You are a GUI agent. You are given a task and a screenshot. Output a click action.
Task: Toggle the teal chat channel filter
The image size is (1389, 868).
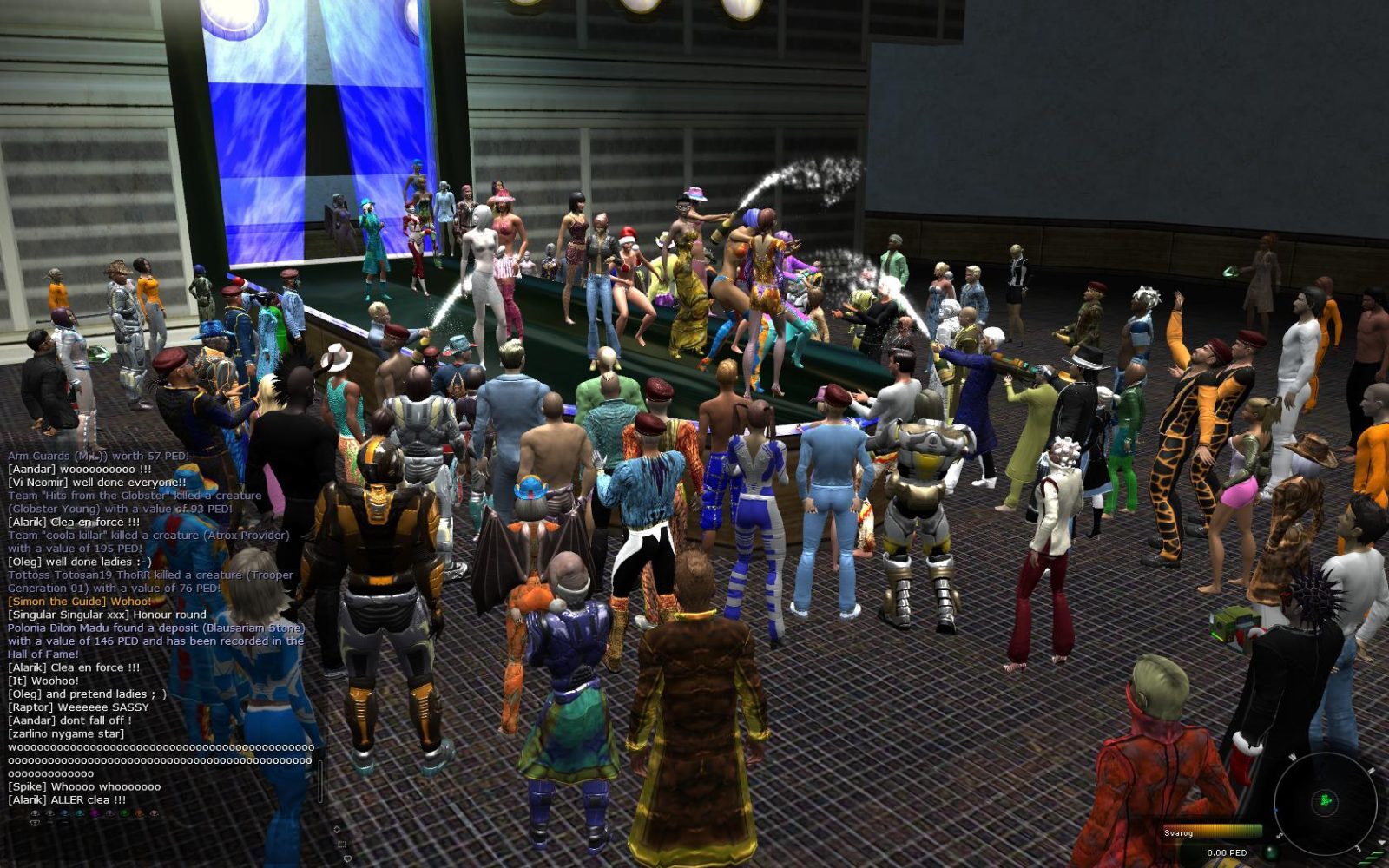pos(79,812)
